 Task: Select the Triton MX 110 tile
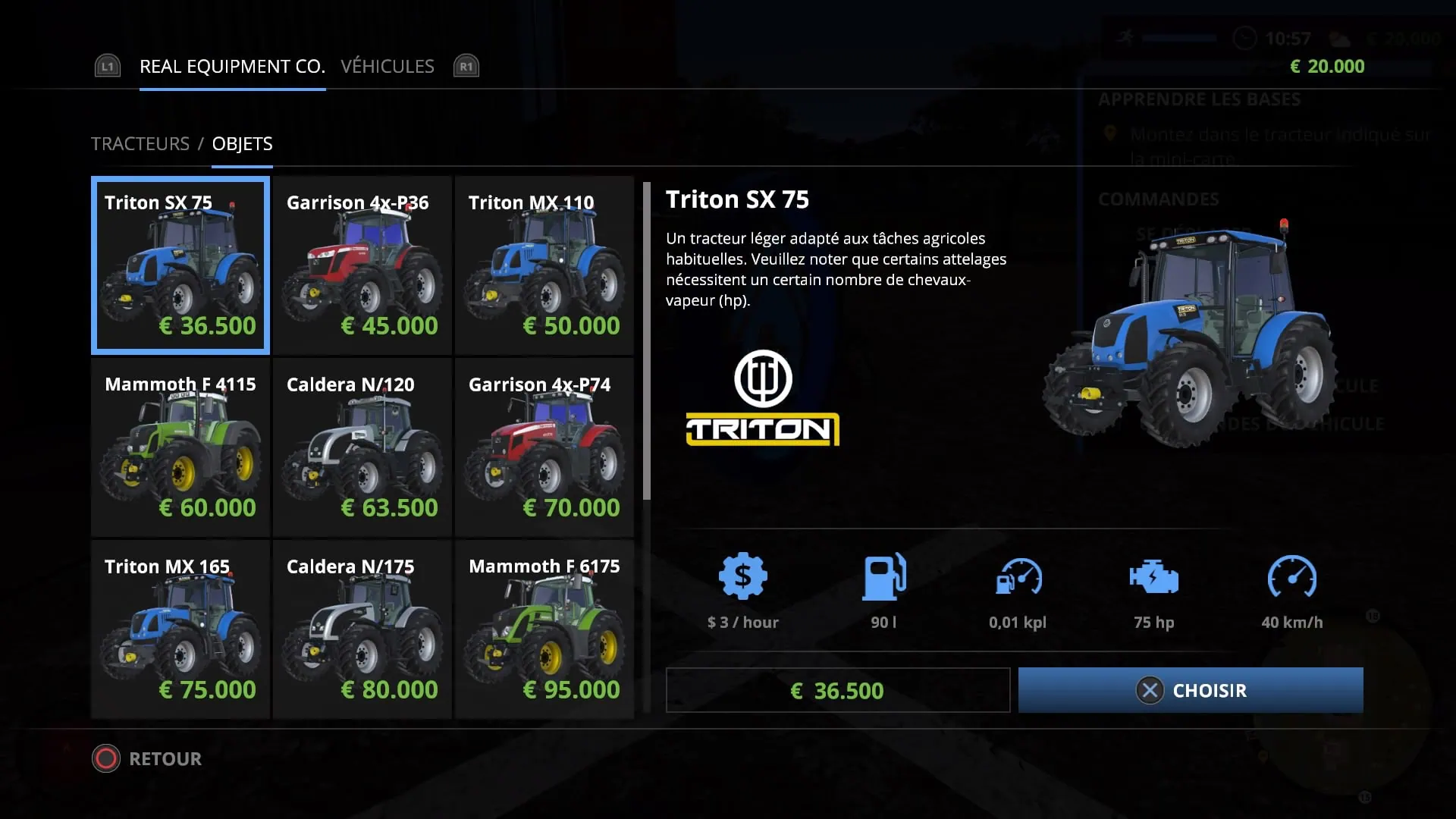pos(544,265)
